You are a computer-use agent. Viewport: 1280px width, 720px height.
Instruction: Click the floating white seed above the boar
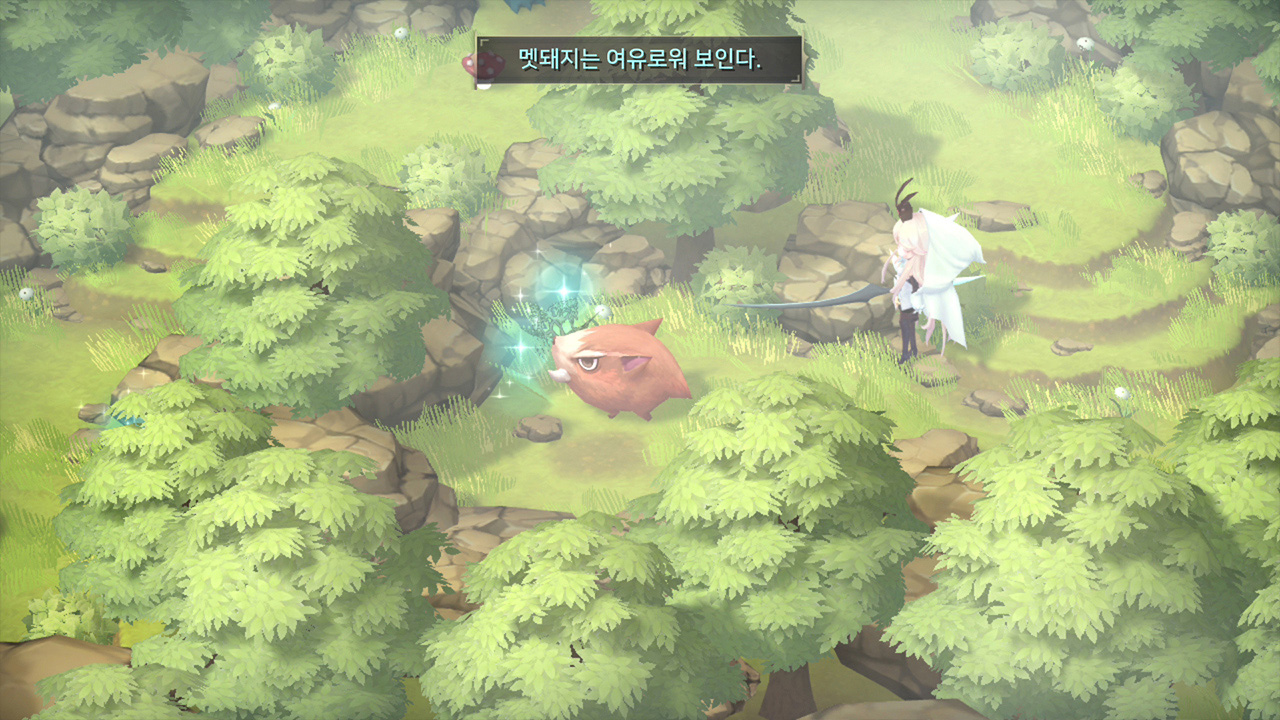pyautogui.click(x=601, y=310)
